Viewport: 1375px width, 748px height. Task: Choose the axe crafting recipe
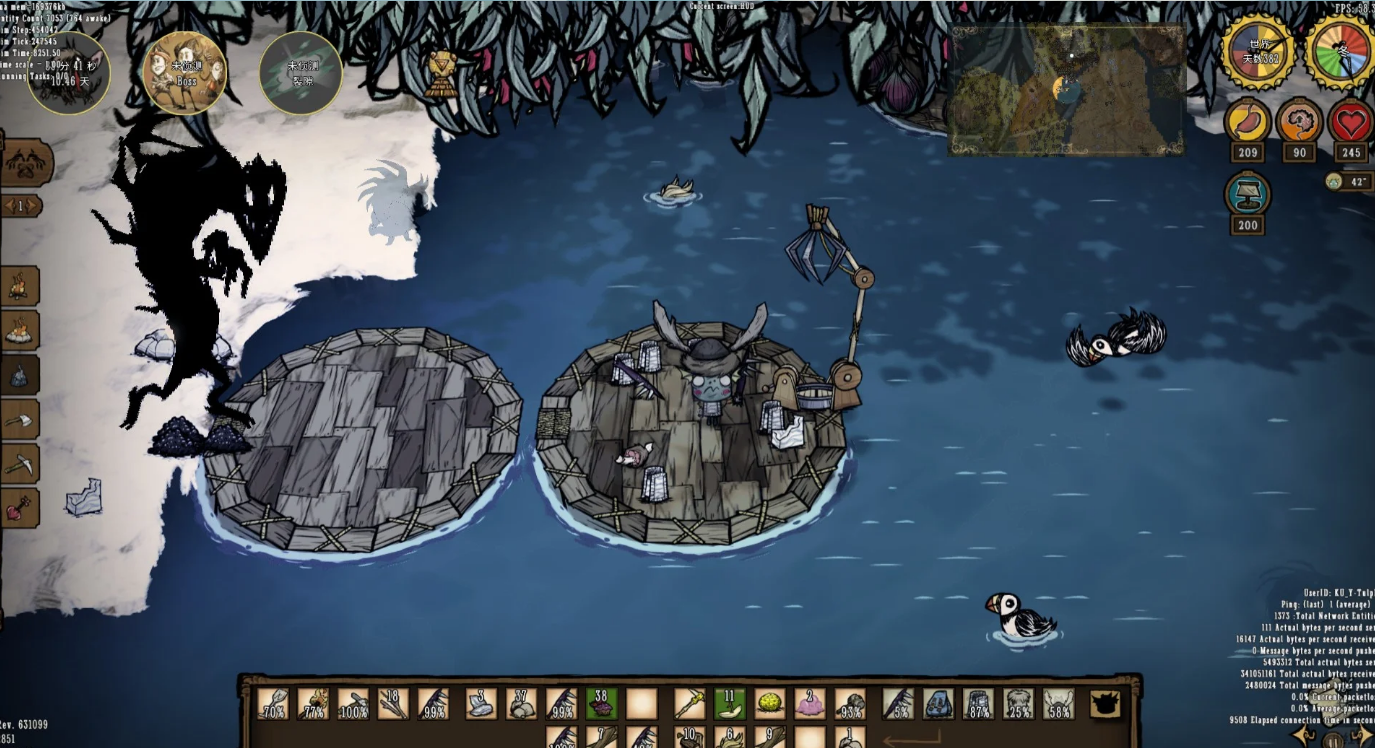(x=21, y=419)
